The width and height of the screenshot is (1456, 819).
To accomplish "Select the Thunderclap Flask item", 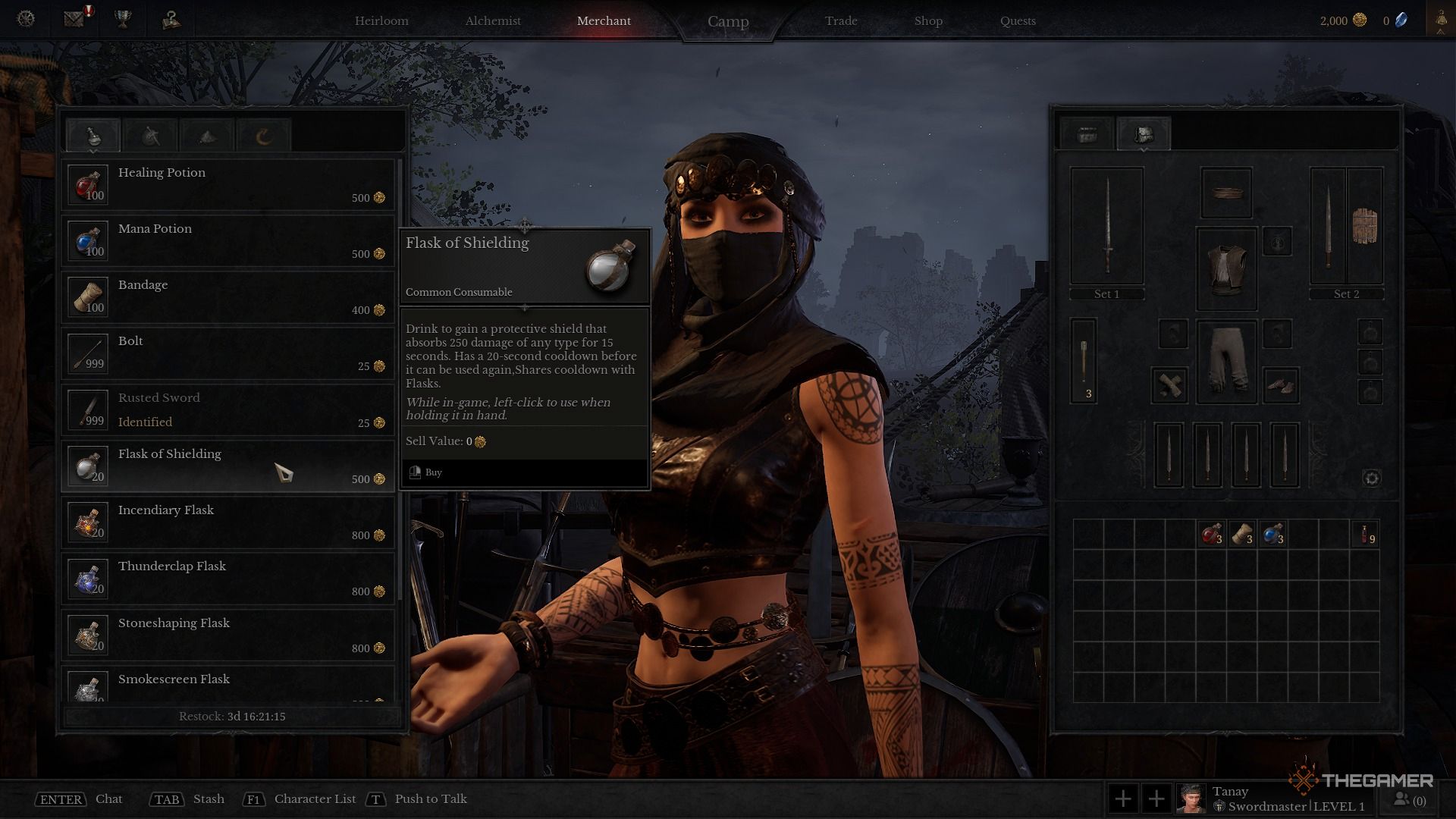I will [227, 578].
